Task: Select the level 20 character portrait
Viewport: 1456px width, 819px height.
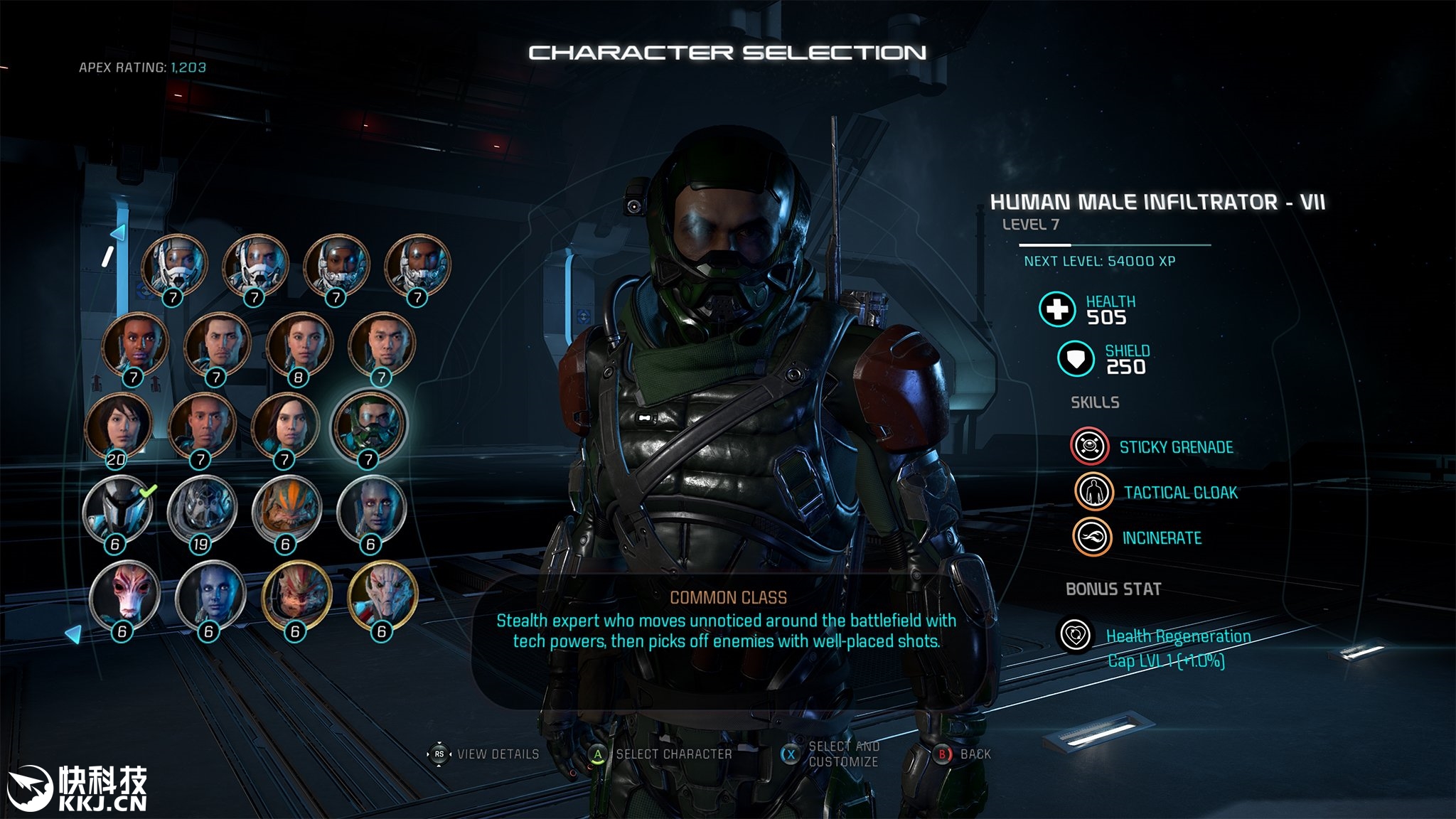Action: click(118, 427)
